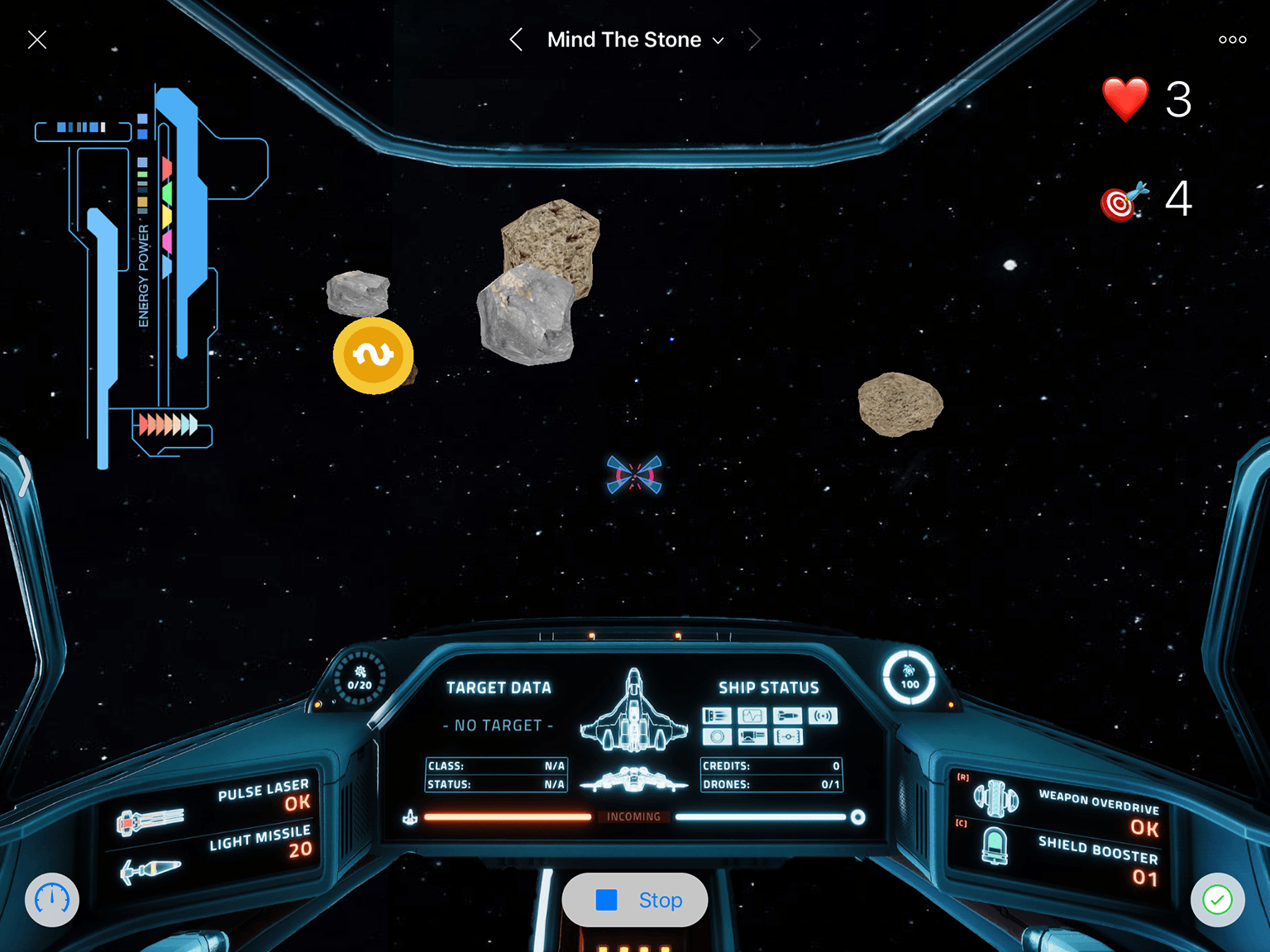Go to the previous page arrow
The height and width of the screenshot is (952, 1270).
pos(516,40)
